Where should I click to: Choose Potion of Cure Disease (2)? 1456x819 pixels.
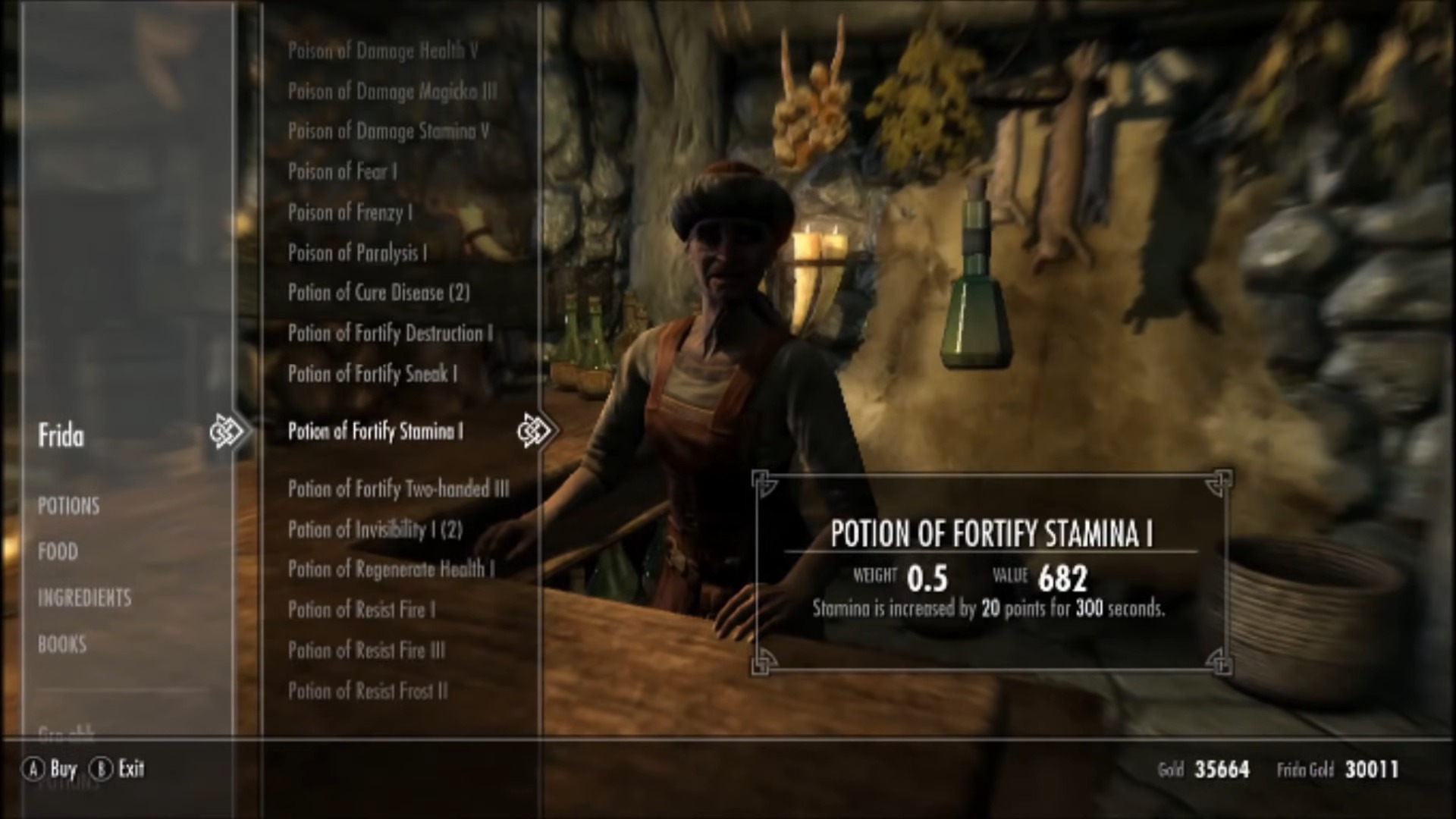[379, 293]
